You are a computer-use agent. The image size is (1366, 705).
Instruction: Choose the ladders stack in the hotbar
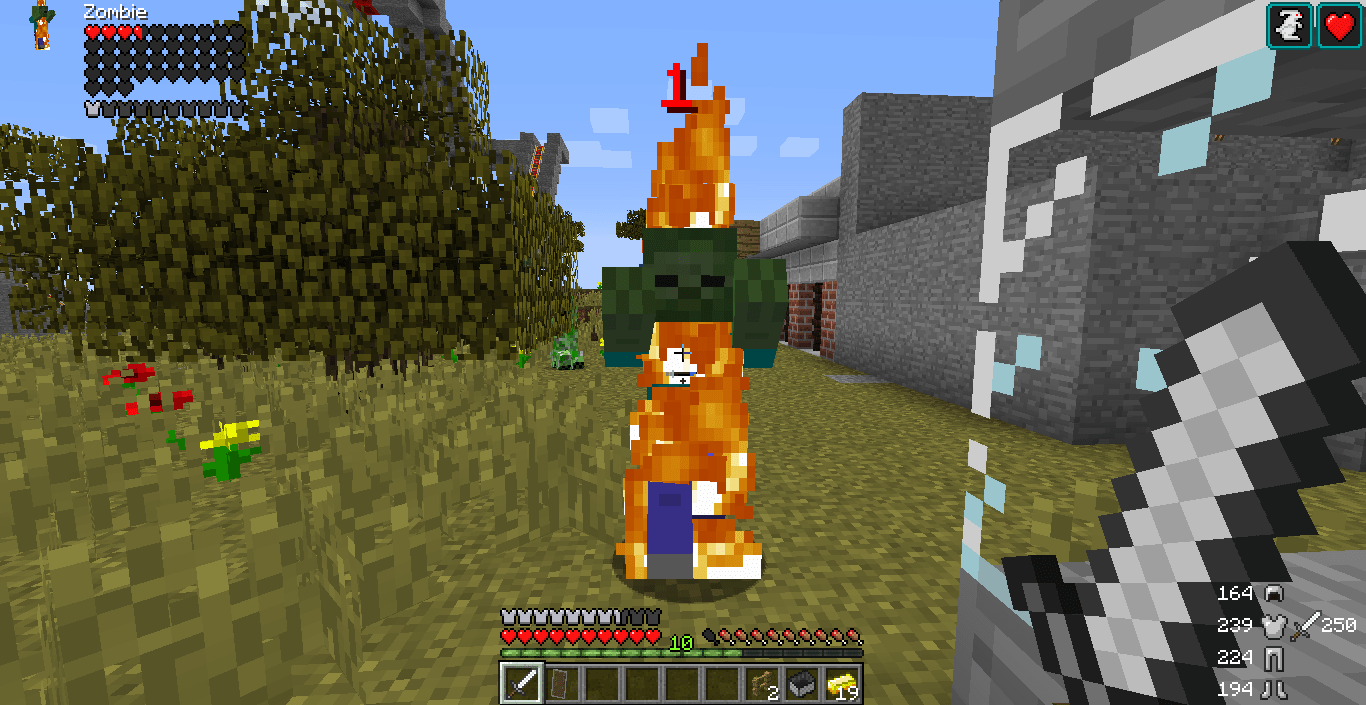761,684
